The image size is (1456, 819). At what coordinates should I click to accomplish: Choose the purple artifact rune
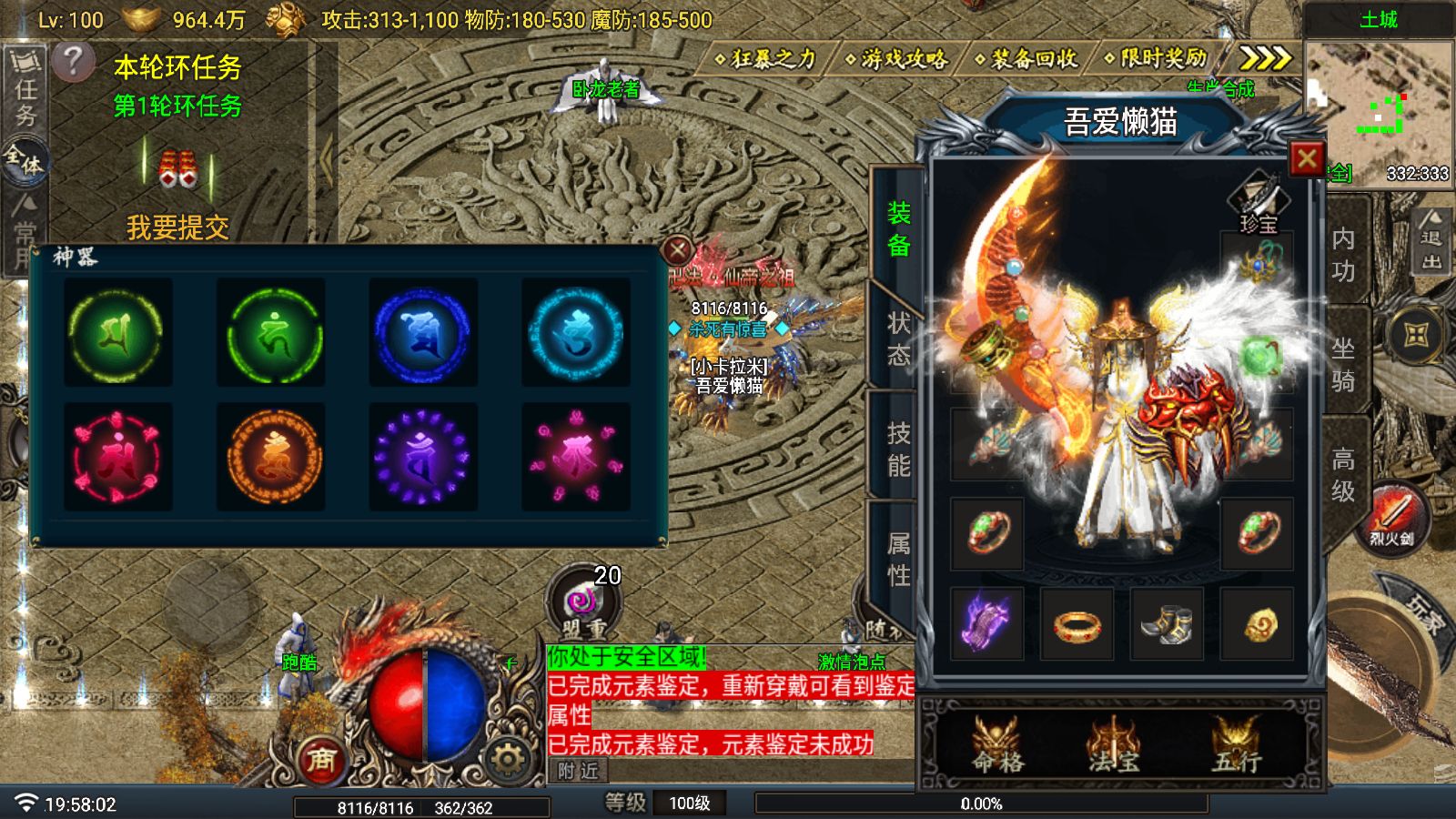click(422, 456)
